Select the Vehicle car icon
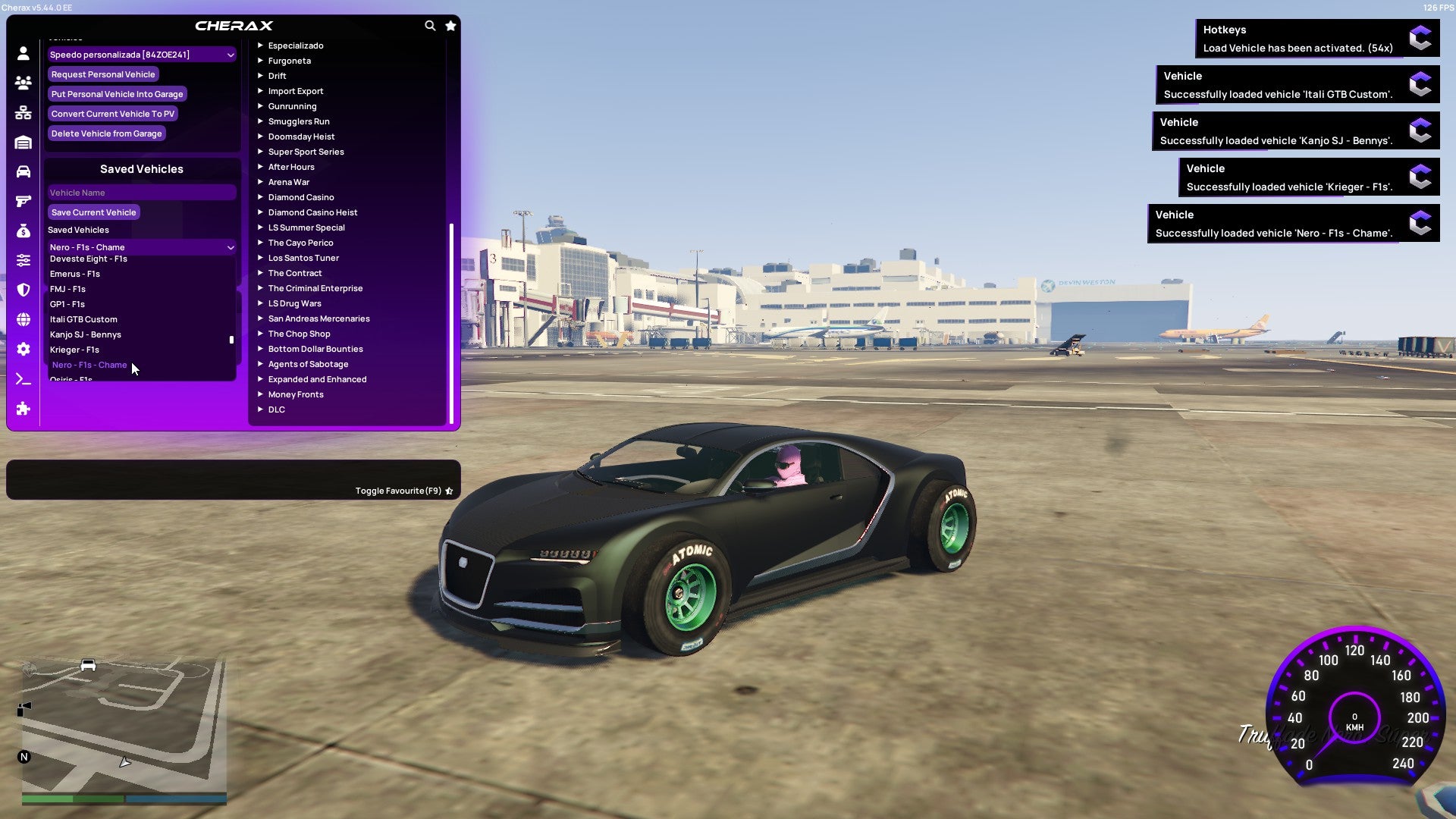This screenshot has height=819, width=1456. point(23,171)
